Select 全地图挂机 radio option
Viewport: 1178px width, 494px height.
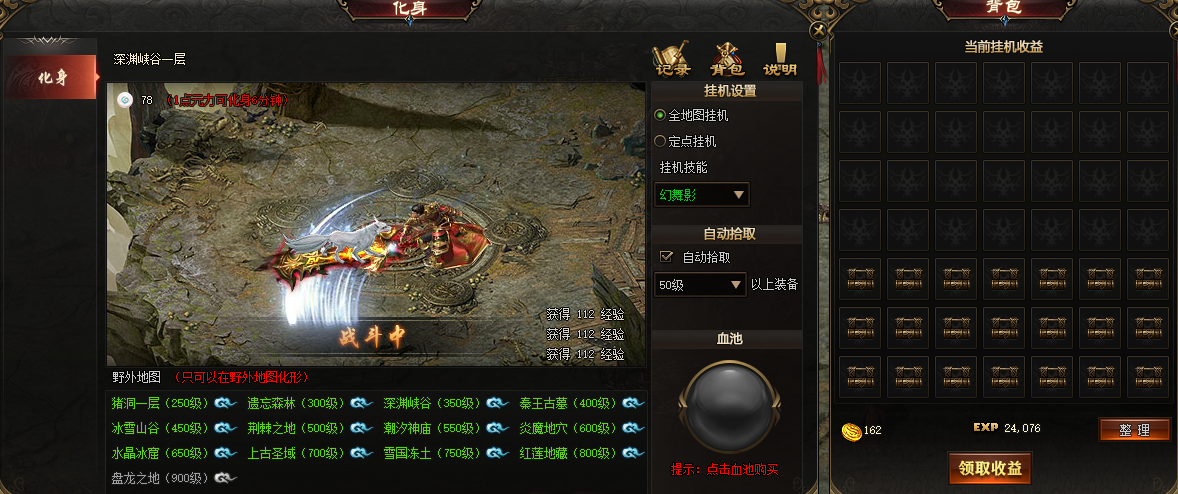click(x=660, y=116)
